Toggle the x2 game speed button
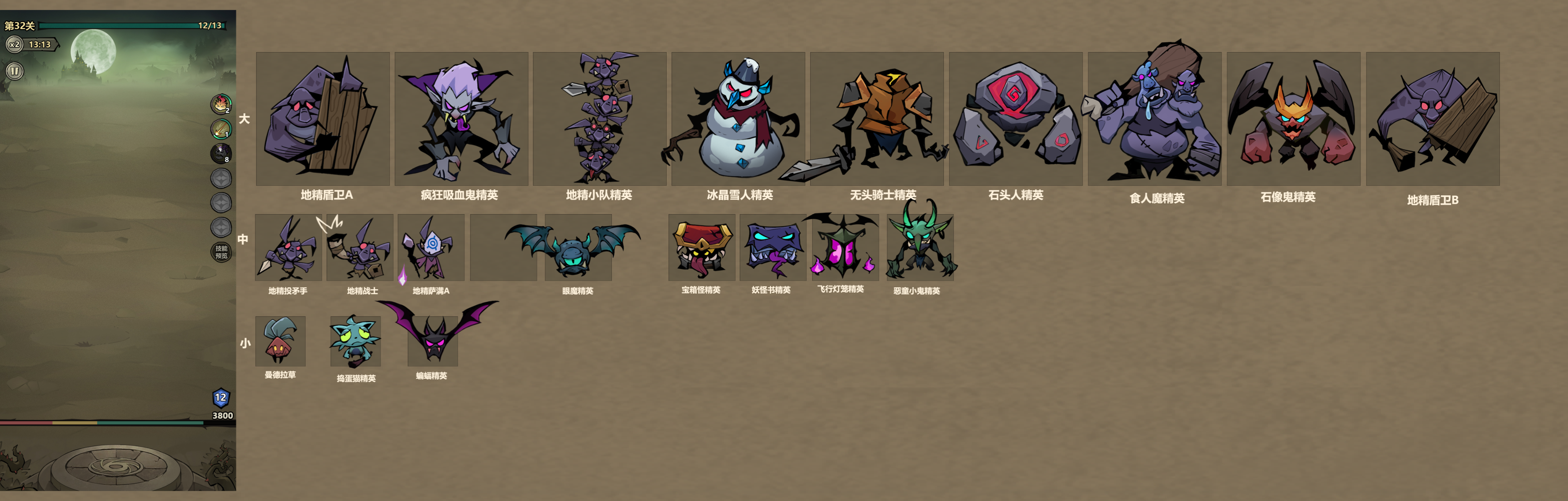Screen dimensions: 1568x501 pos(14,44)
